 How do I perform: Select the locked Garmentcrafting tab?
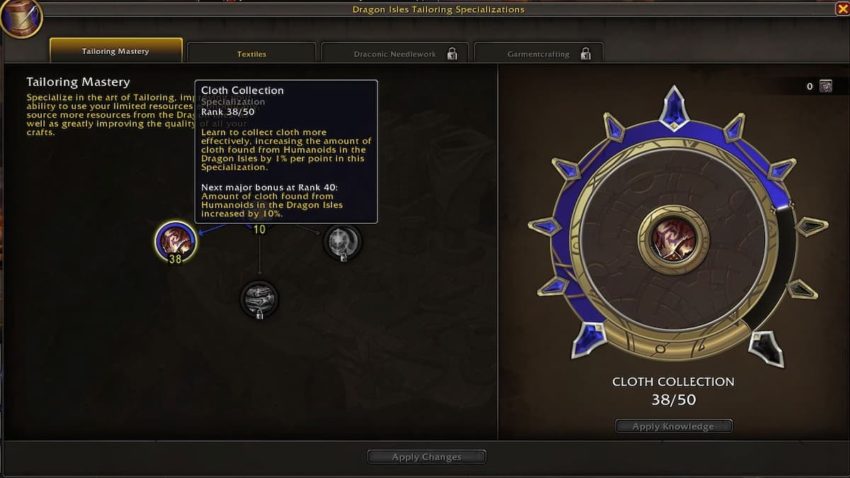coord(538,53)
